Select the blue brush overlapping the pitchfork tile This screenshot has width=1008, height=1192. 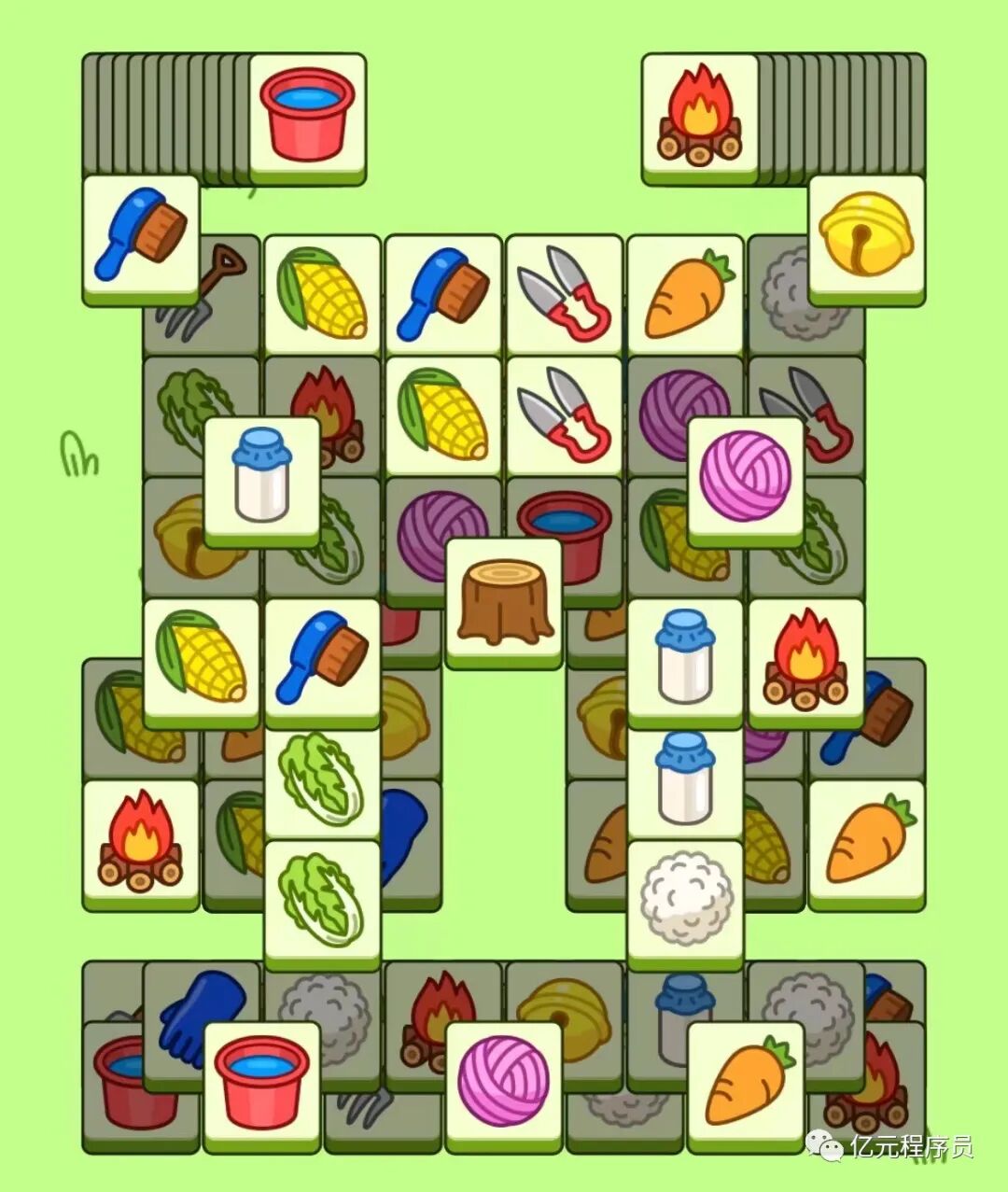click(141, 237)
